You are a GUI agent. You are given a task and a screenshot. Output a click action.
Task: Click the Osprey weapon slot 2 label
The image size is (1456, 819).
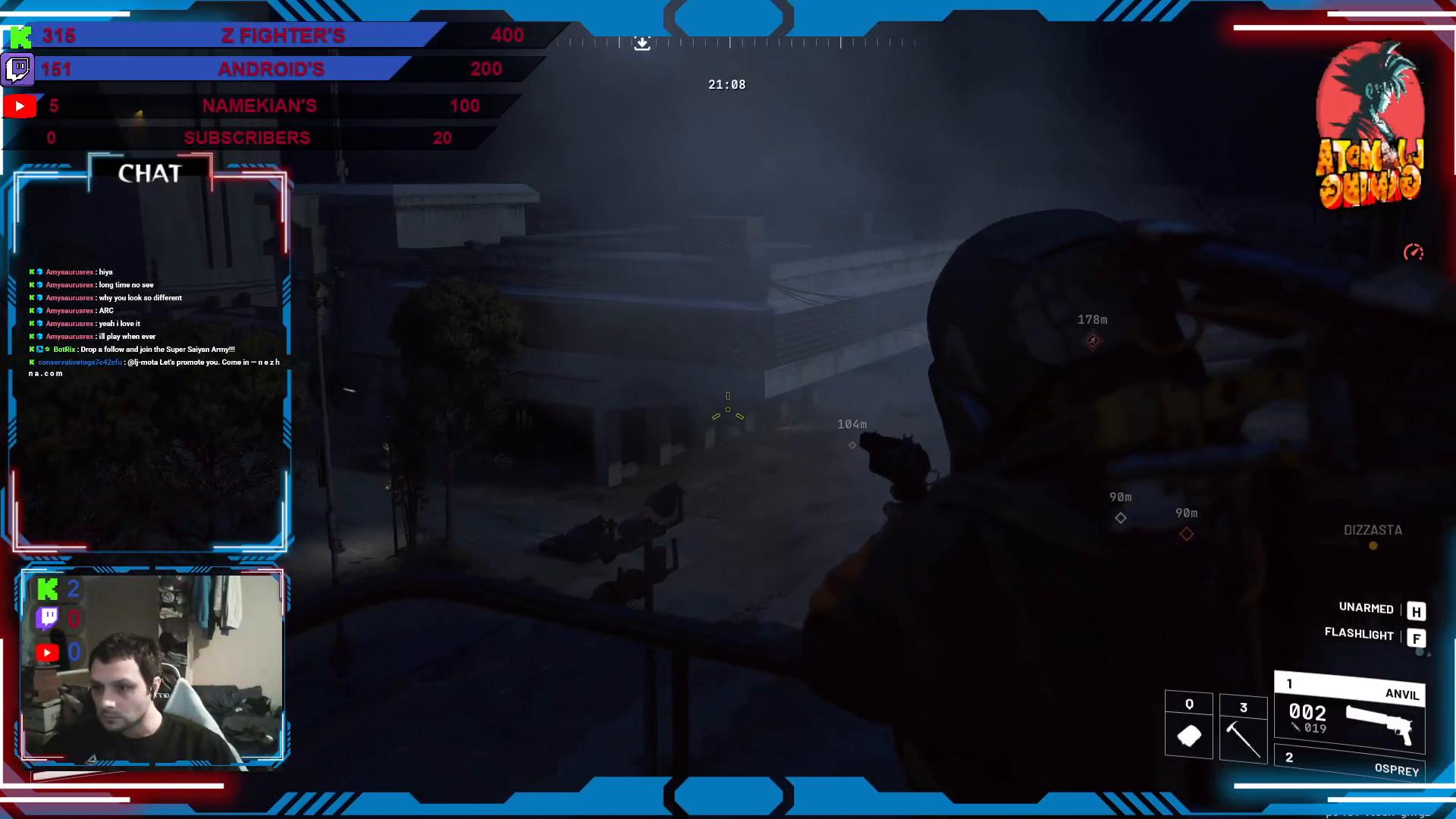pos(1398,771)
